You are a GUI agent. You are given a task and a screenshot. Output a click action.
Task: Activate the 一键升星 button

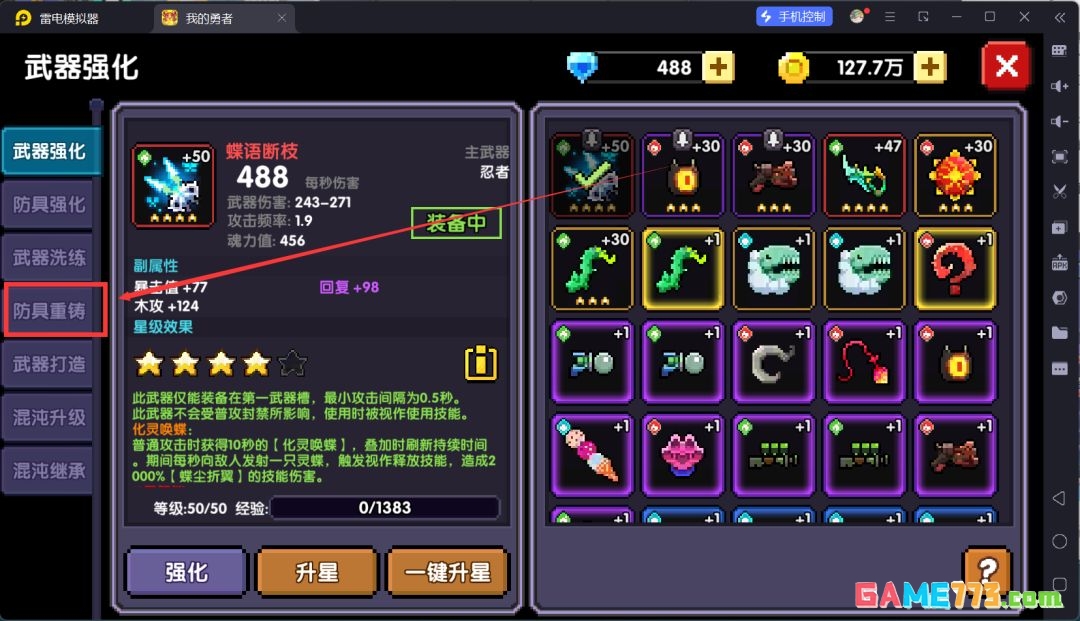tap(447, 572)
